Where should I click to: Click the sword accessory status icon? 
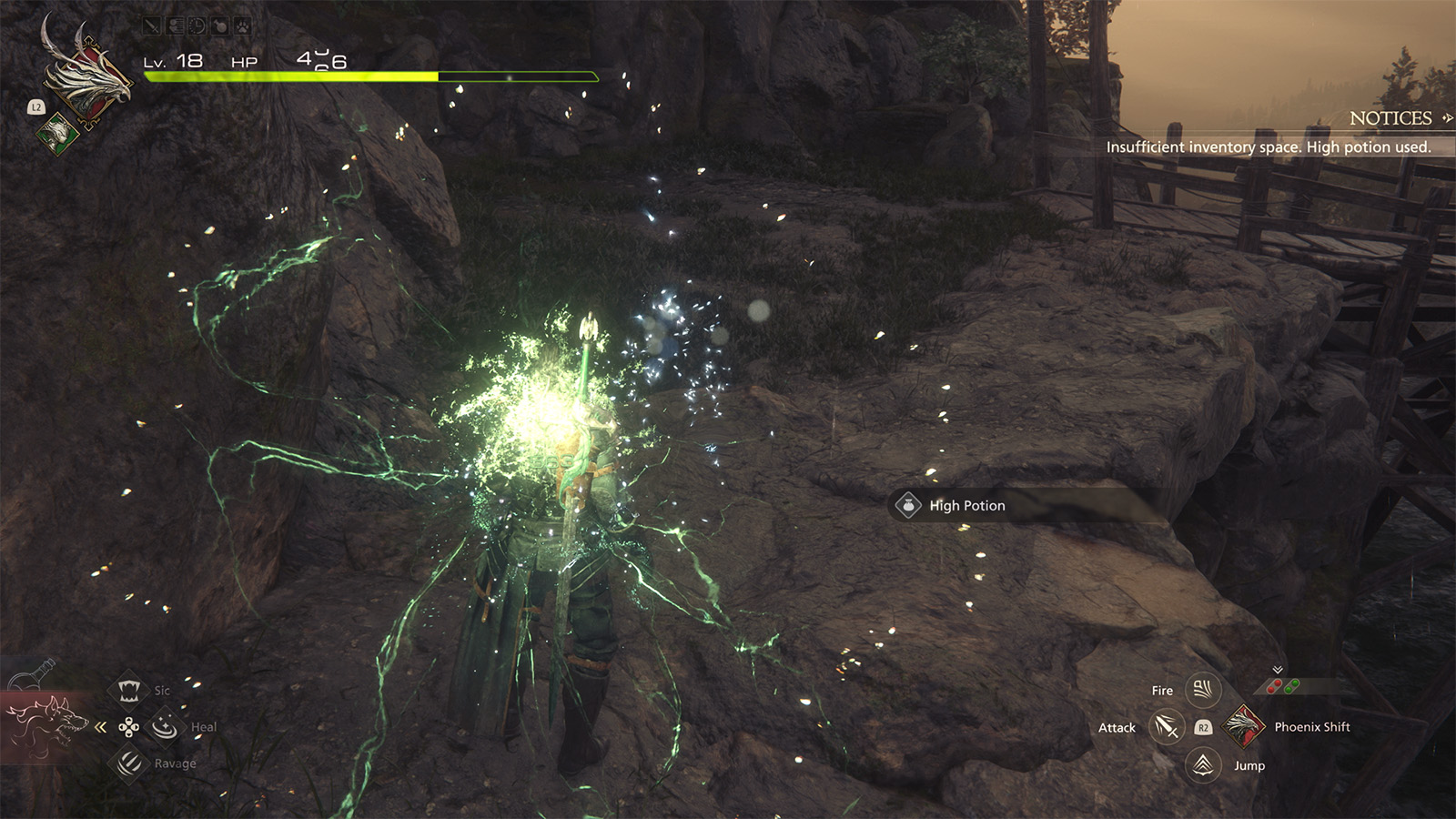(153, 26)
